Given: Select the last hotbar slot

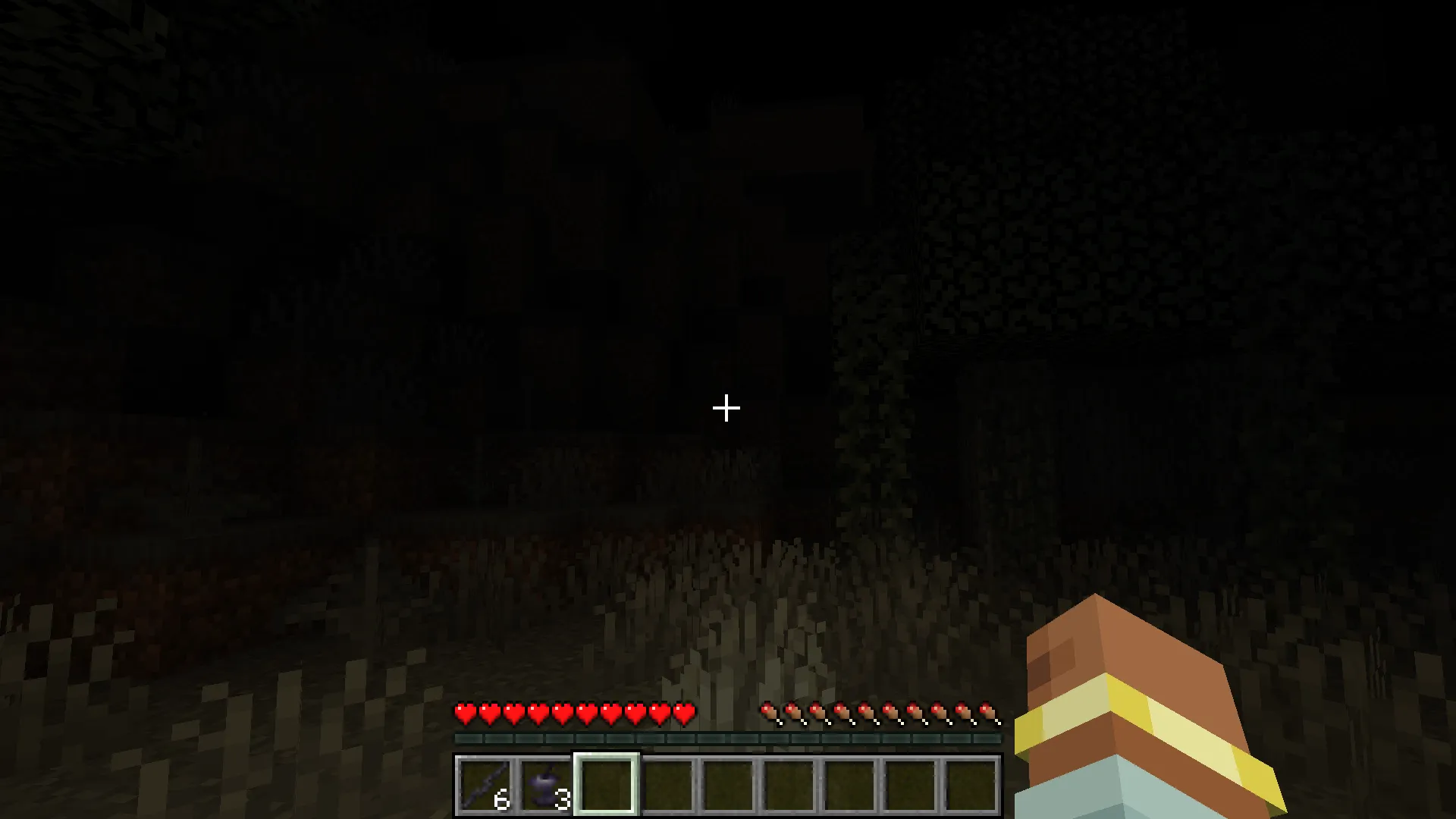Looking at the screenshot, I should point(971,785).
